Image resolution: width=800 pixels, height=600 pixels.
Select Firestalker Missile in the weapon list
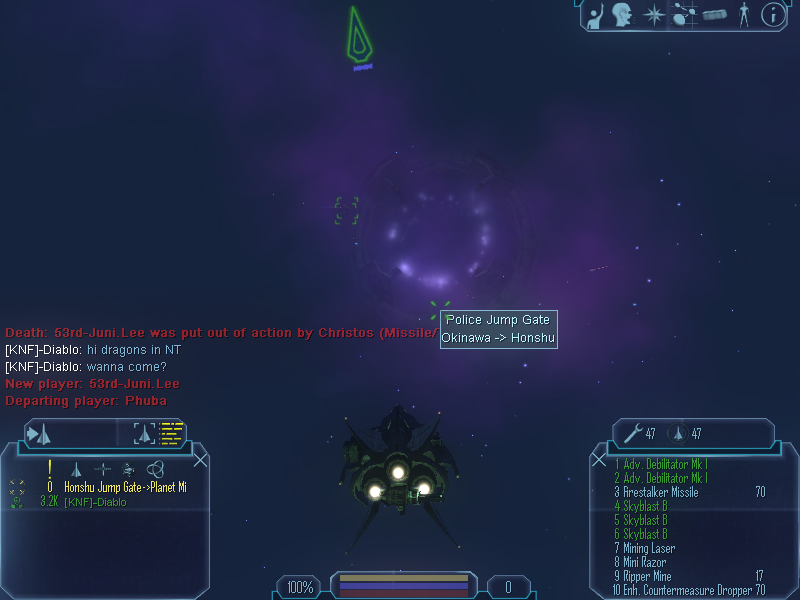[660, 492]
